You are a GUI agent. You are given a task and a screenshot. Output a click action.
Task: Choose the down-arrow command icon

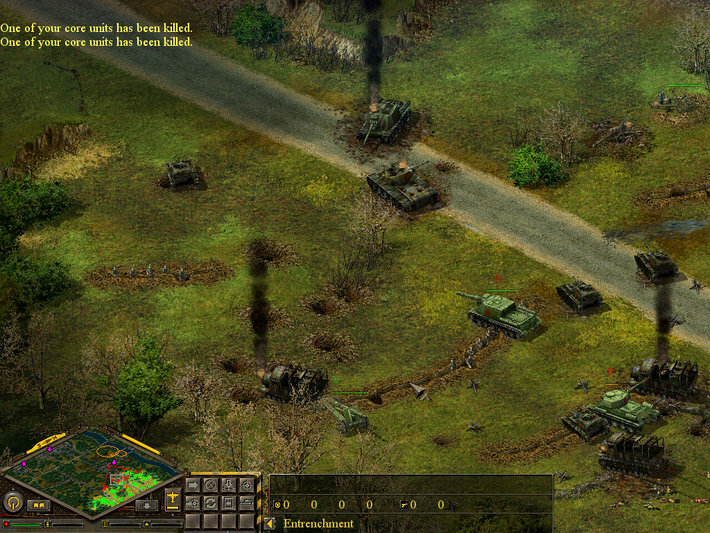point(229,485)
